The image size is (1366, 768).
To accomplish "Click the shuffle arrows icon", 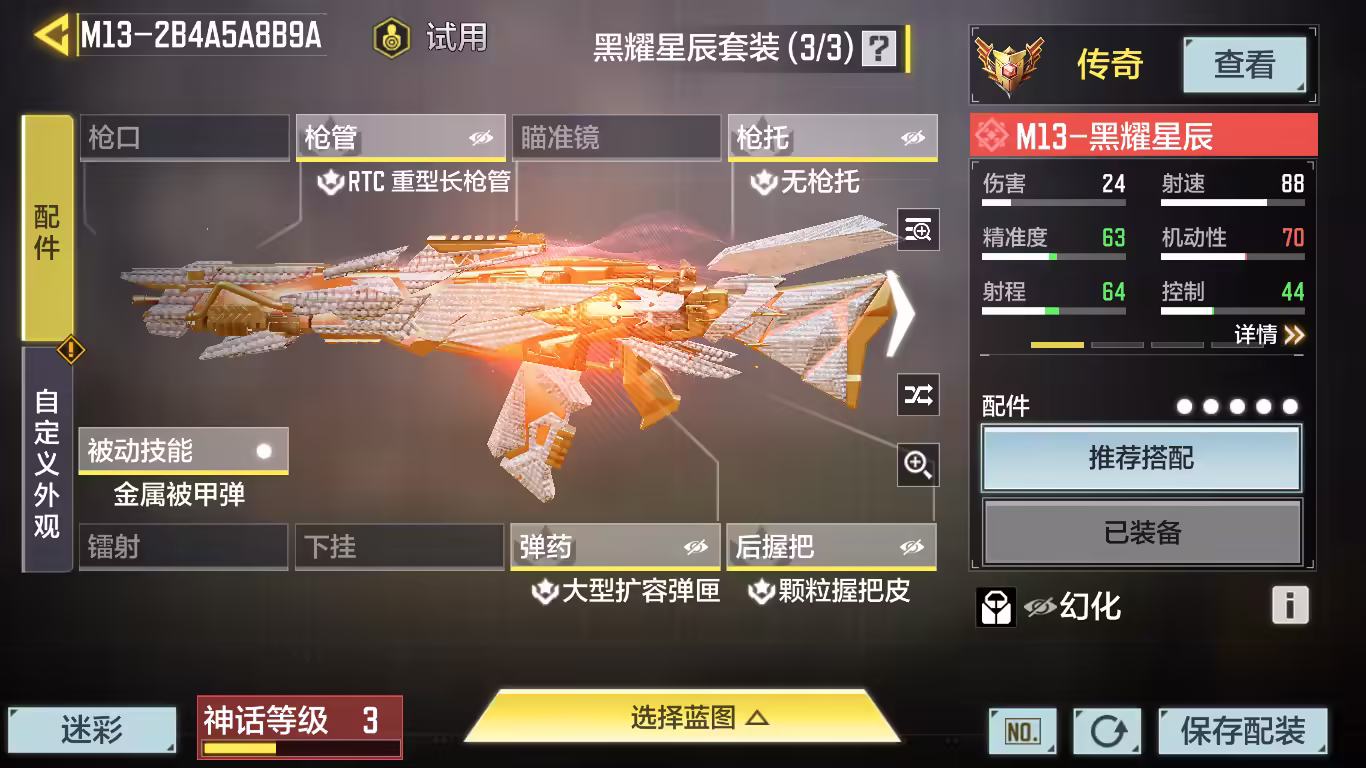I will pyautogui.click(x=918, y=395).
